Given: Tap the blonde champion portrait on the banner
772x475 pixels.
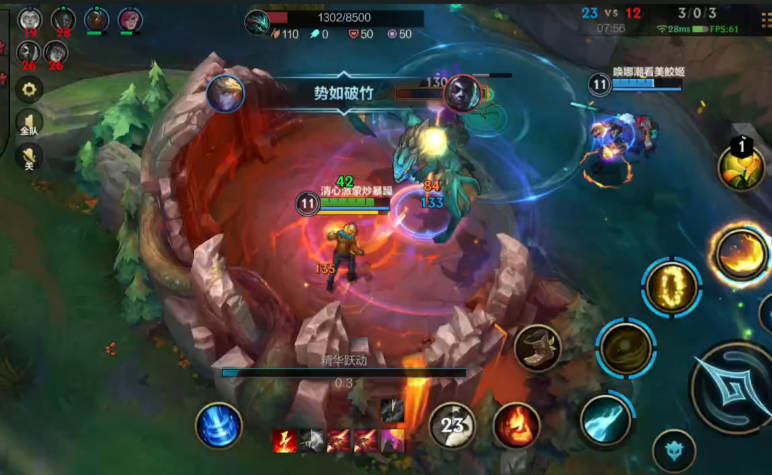Looking at the screenshot, I should (x=225, y=93).
